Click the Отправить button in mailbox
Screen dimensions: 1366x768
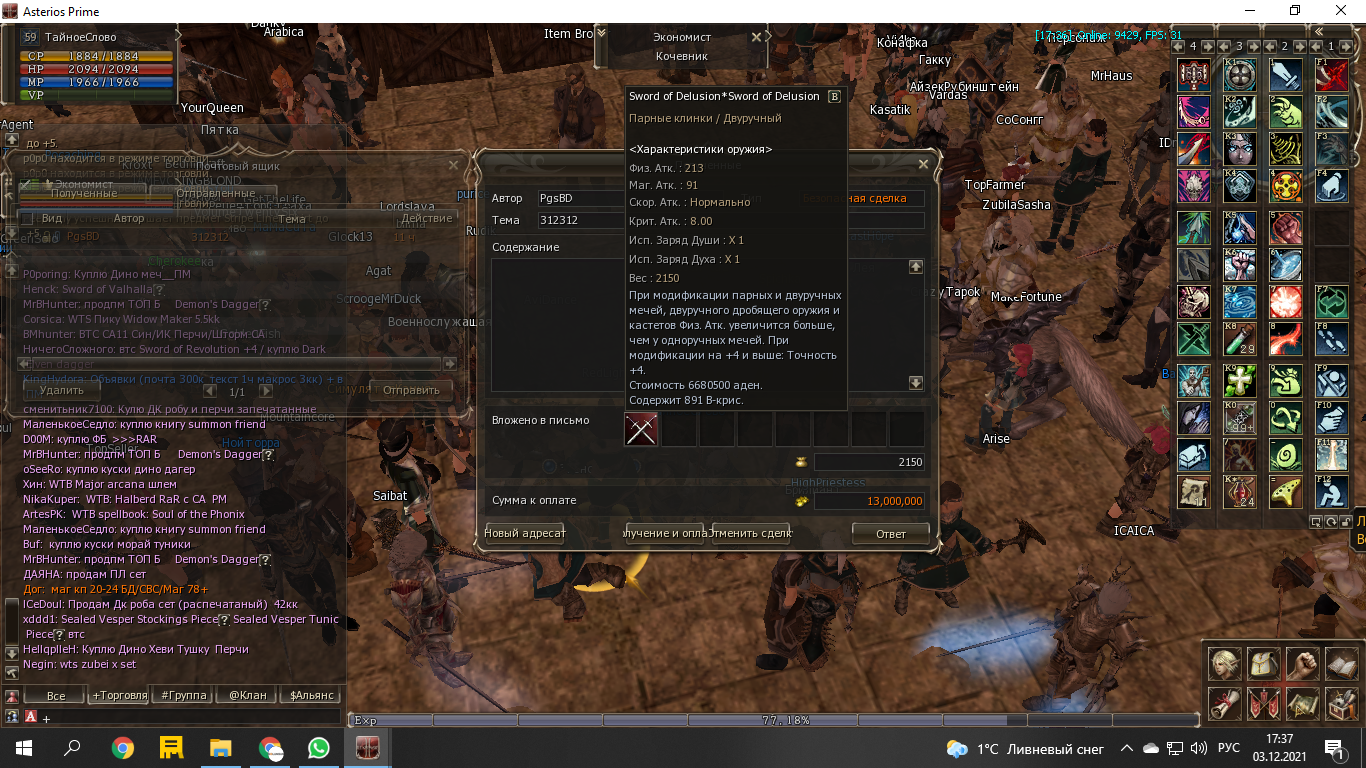(411, 390)
